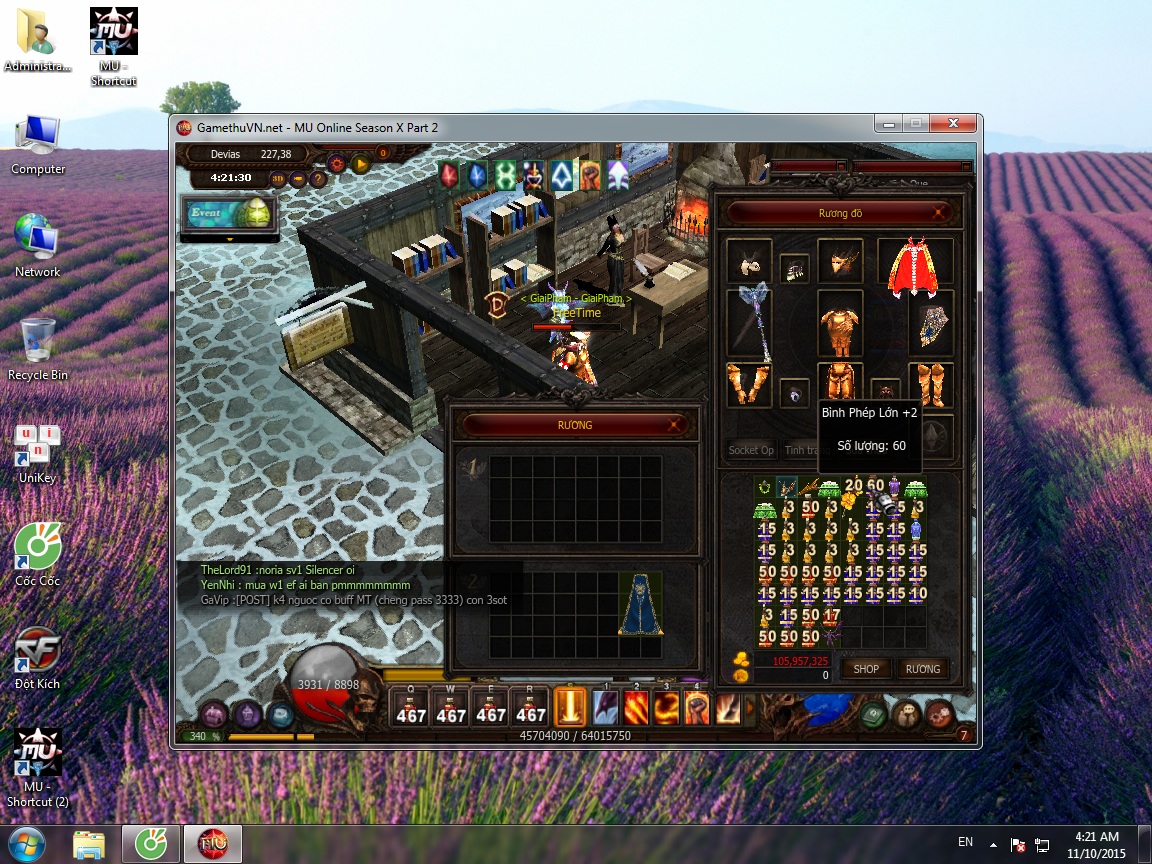Screen dimensions: 1152x864
Task: Open the SHOP button in inventory
Action: tap(866, 669)
